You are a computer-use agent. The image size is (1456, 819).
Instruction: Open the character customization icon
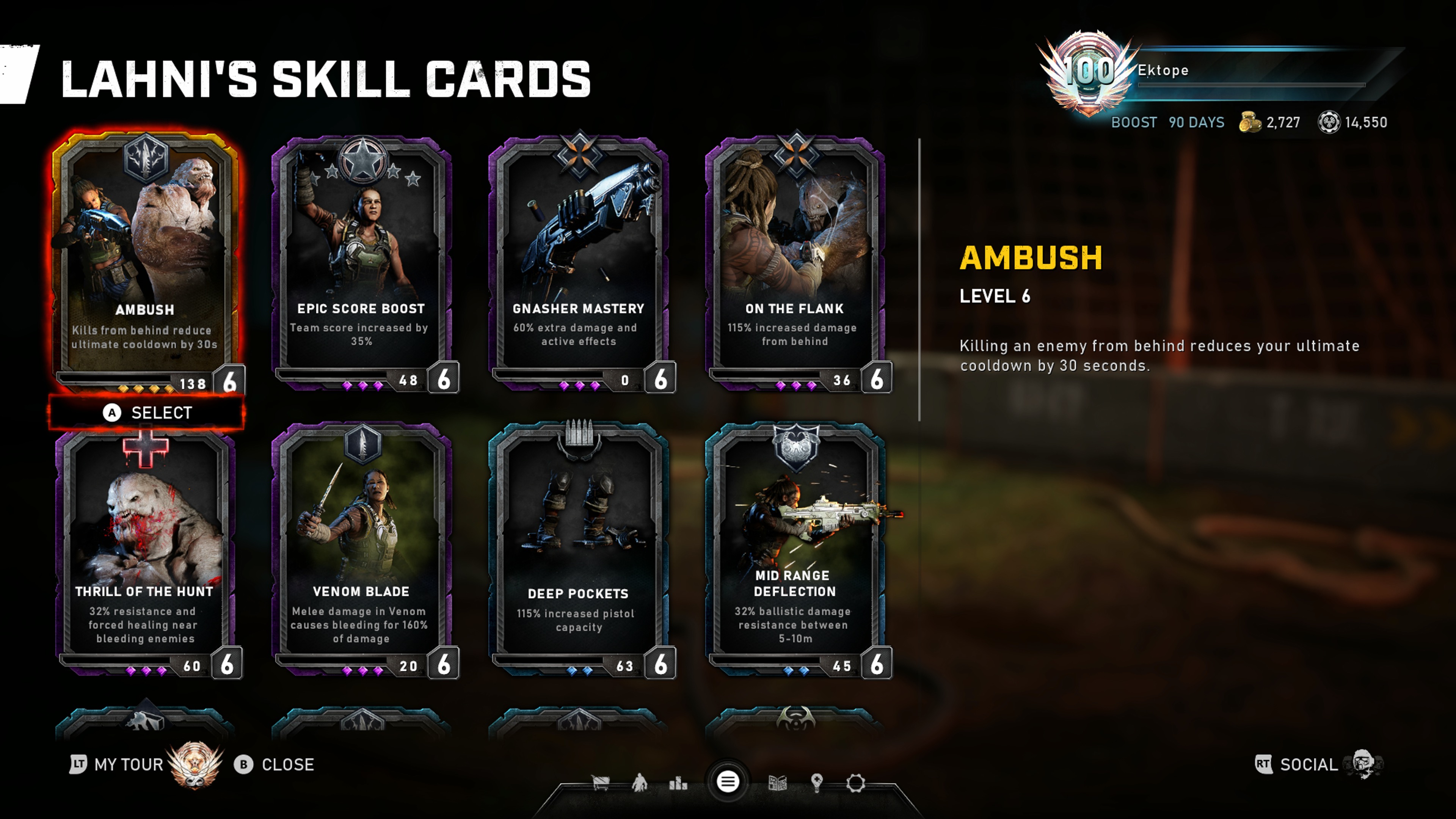(640, 783)
